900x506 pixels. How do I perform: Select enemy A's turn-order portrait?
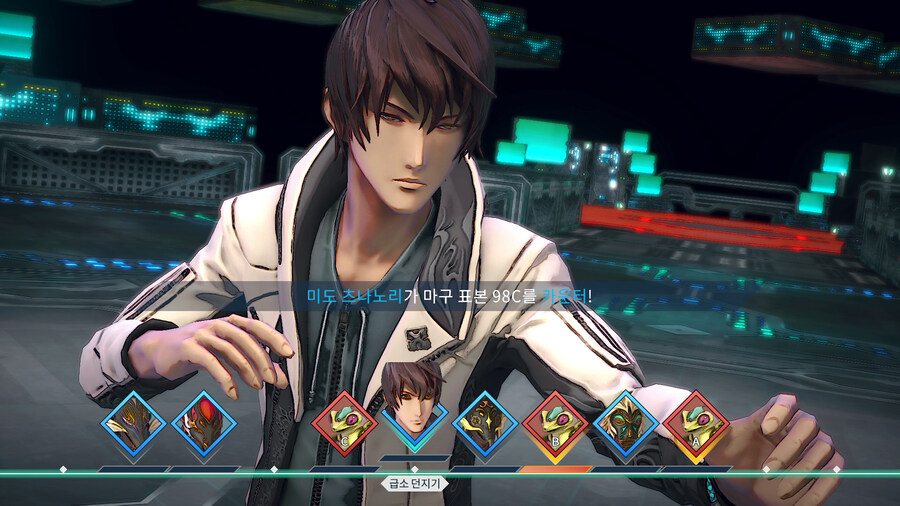click(x=695, y=423)
